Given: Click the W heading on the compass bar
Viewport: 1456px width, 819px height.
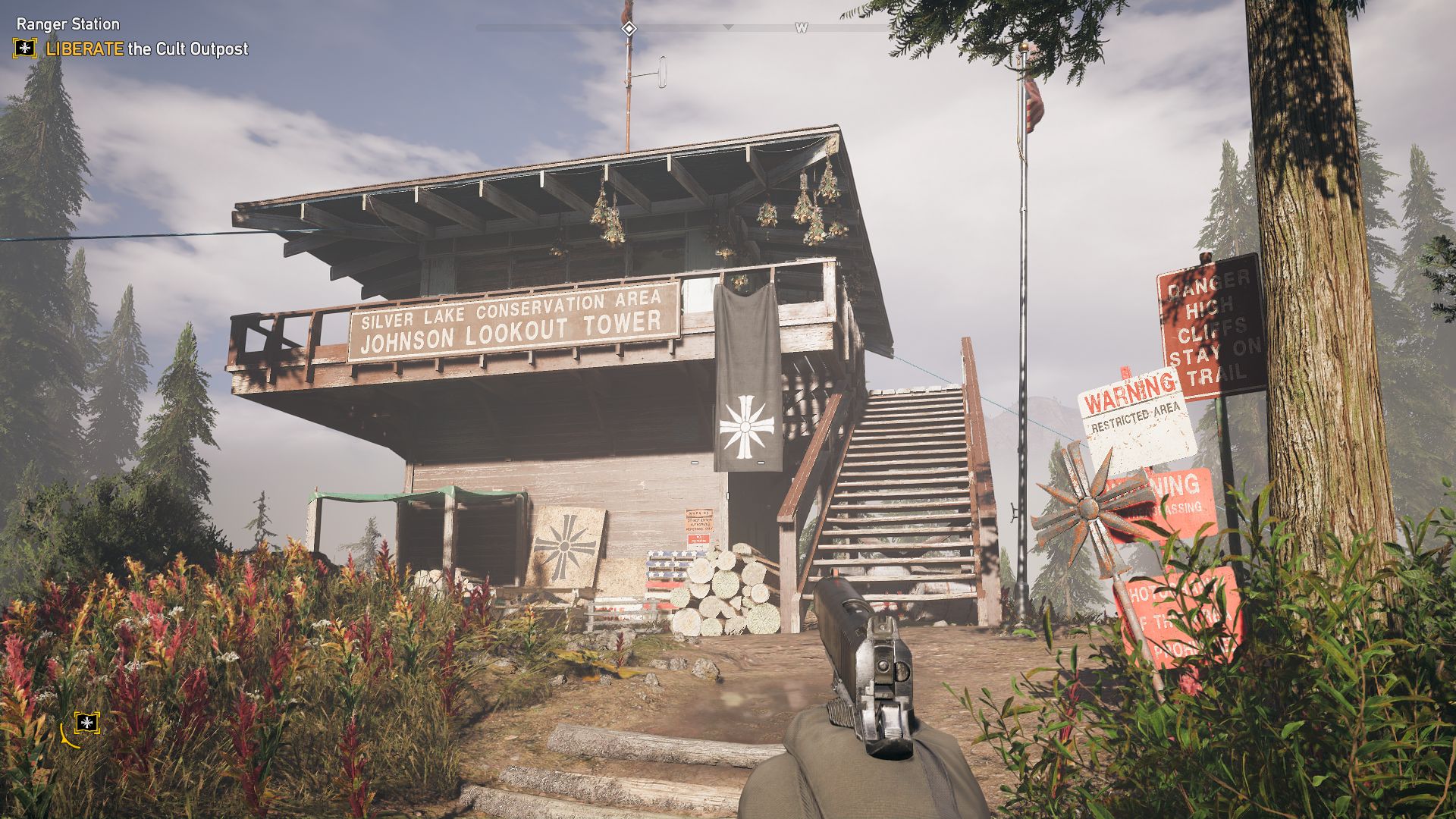Looking at the screenshot, I should 801,29.
